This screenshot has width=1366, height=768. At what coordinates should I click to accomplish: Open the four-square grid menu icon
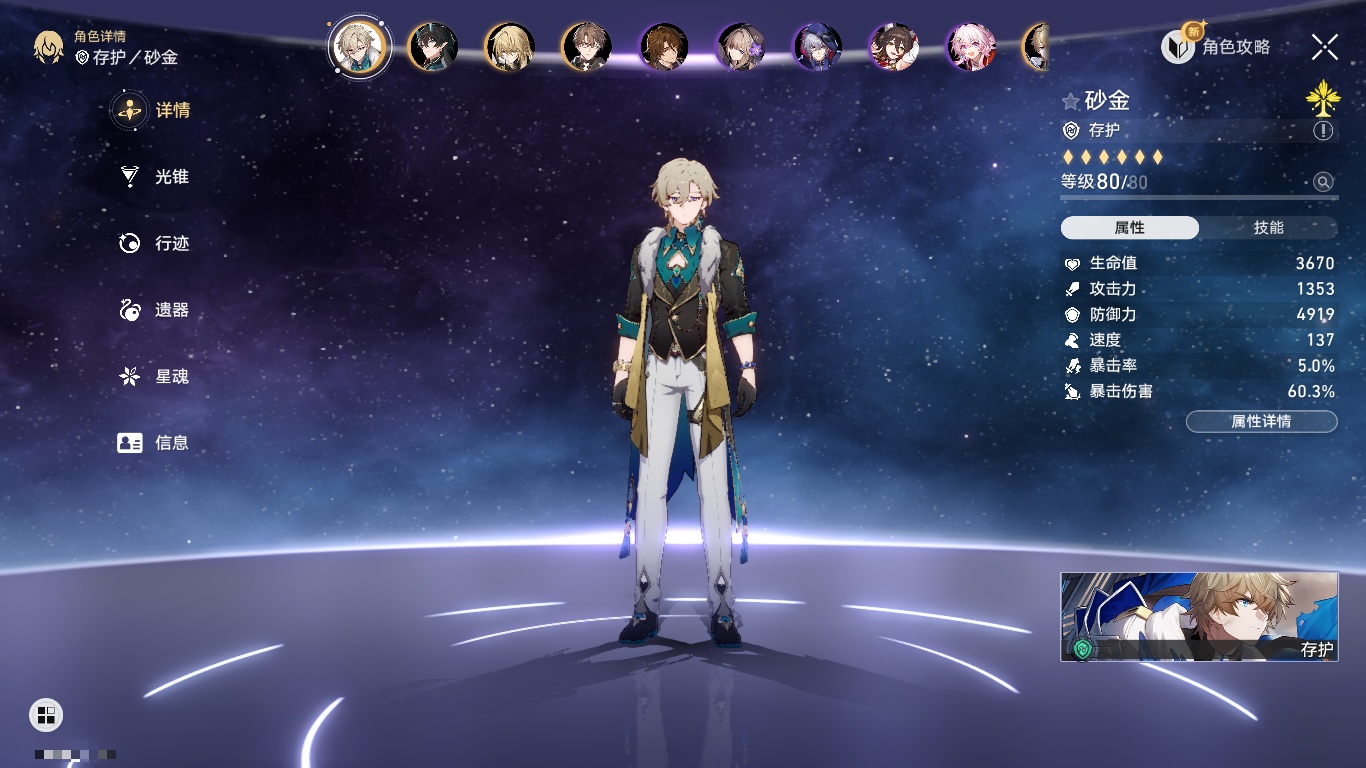[46, 714]
